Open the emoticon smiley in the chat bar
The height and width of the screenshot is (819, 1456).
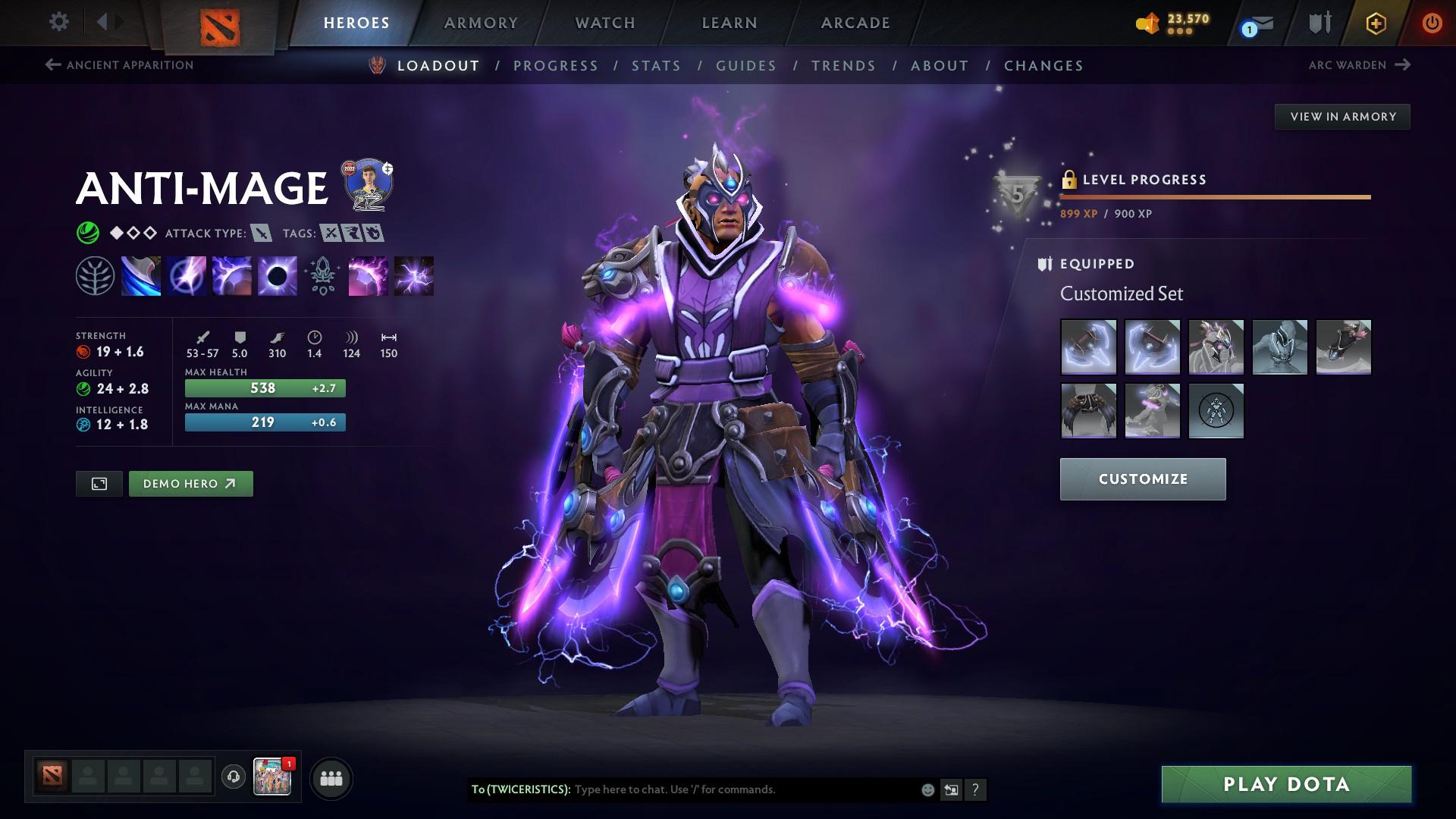click(927, 789)
